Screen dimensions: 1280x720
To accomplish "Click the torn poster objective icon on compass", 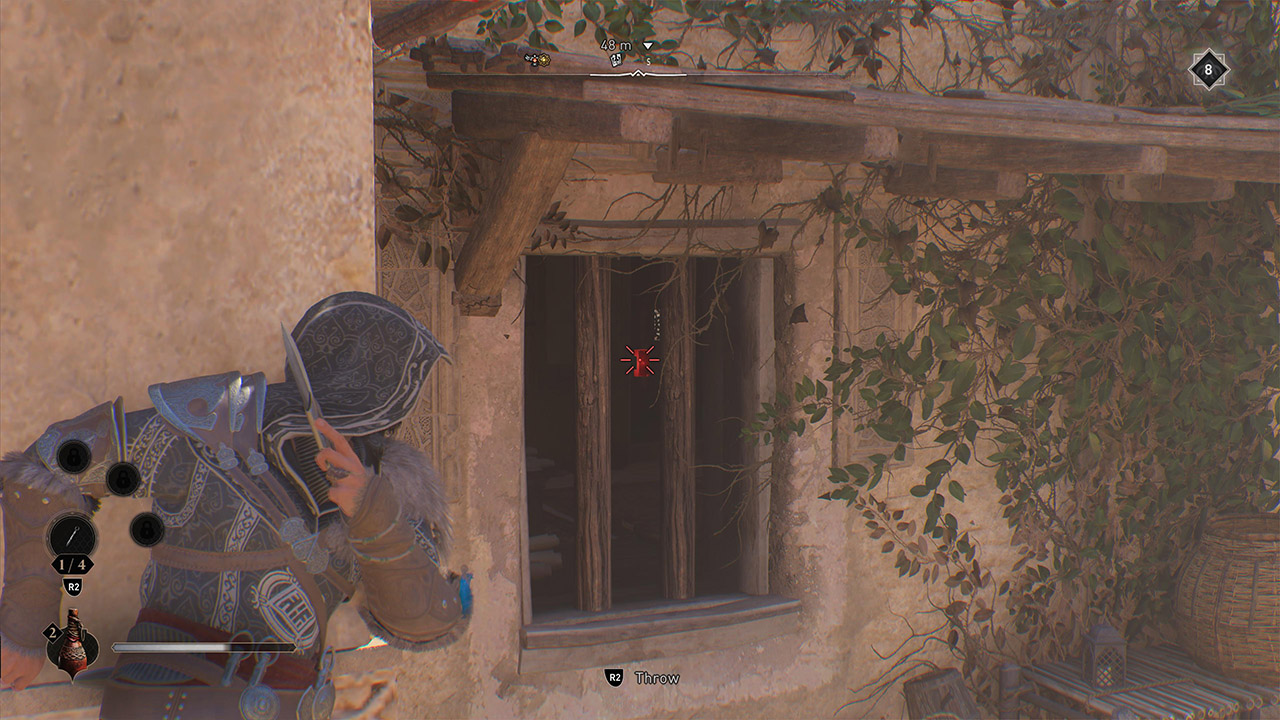I will [x=618, y=60].
